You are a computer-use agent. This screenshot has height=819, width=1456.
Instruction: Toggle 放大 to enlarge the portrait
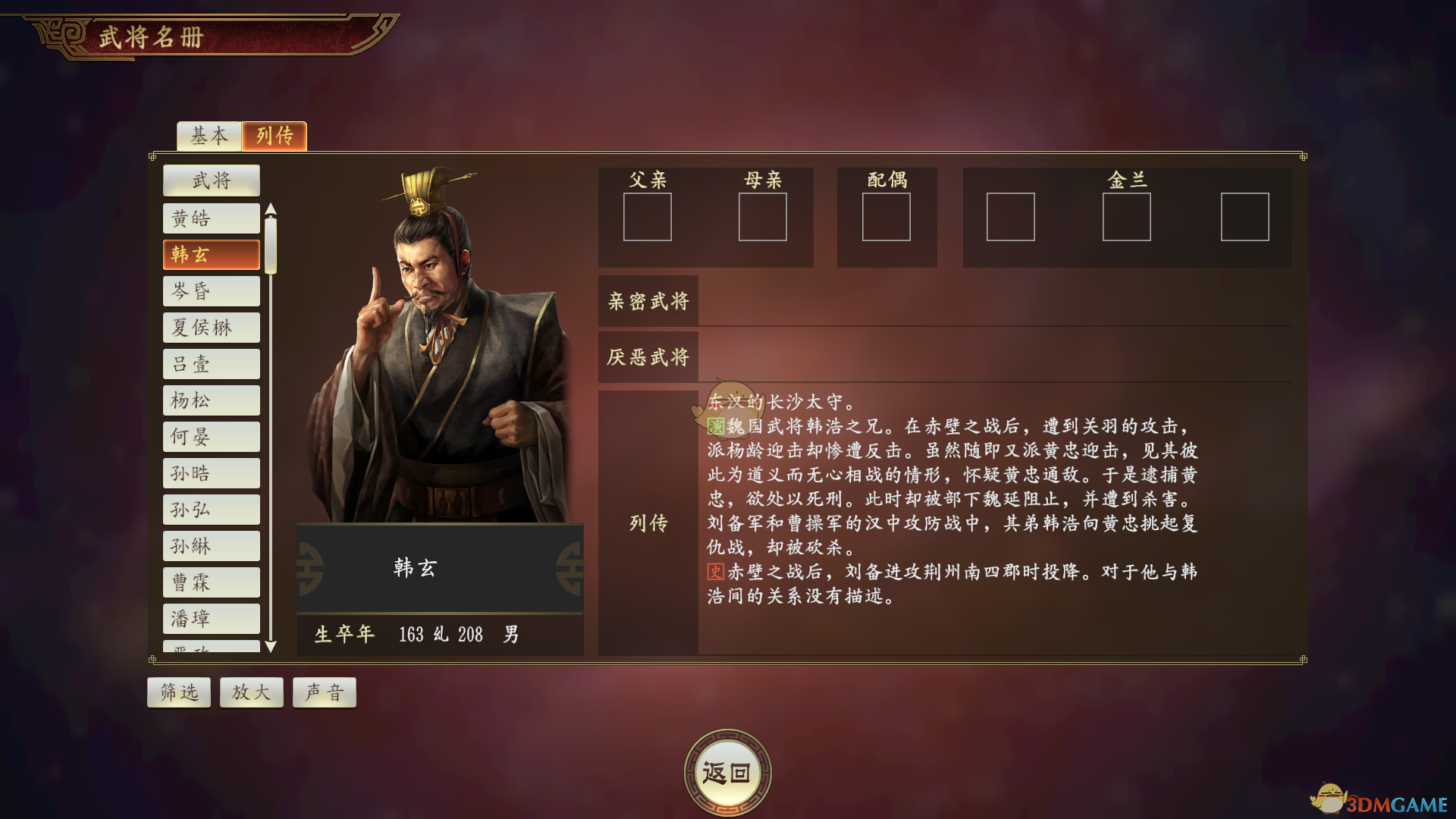(251, 692)
